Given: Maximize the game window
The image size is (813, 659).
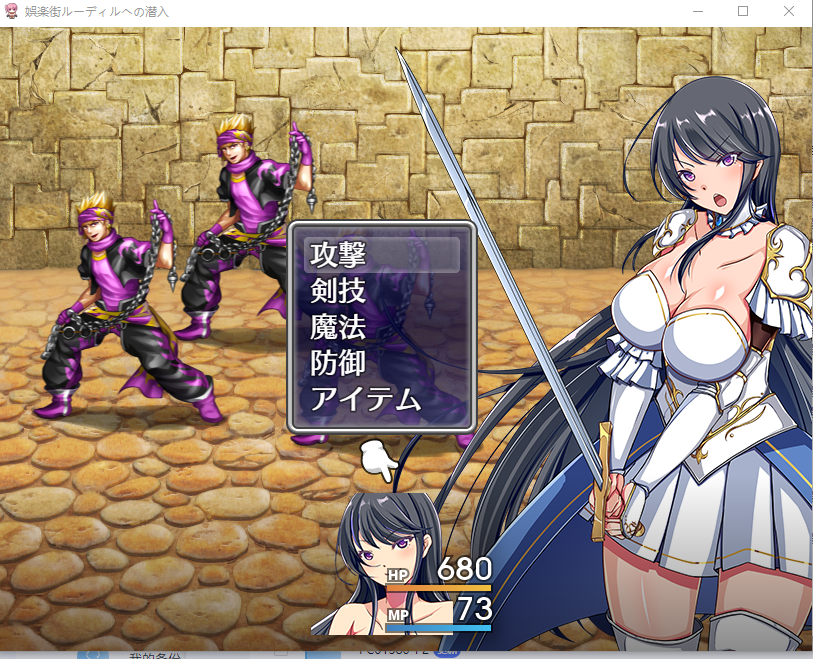Looking at the screenshot, I should point(743,11).
